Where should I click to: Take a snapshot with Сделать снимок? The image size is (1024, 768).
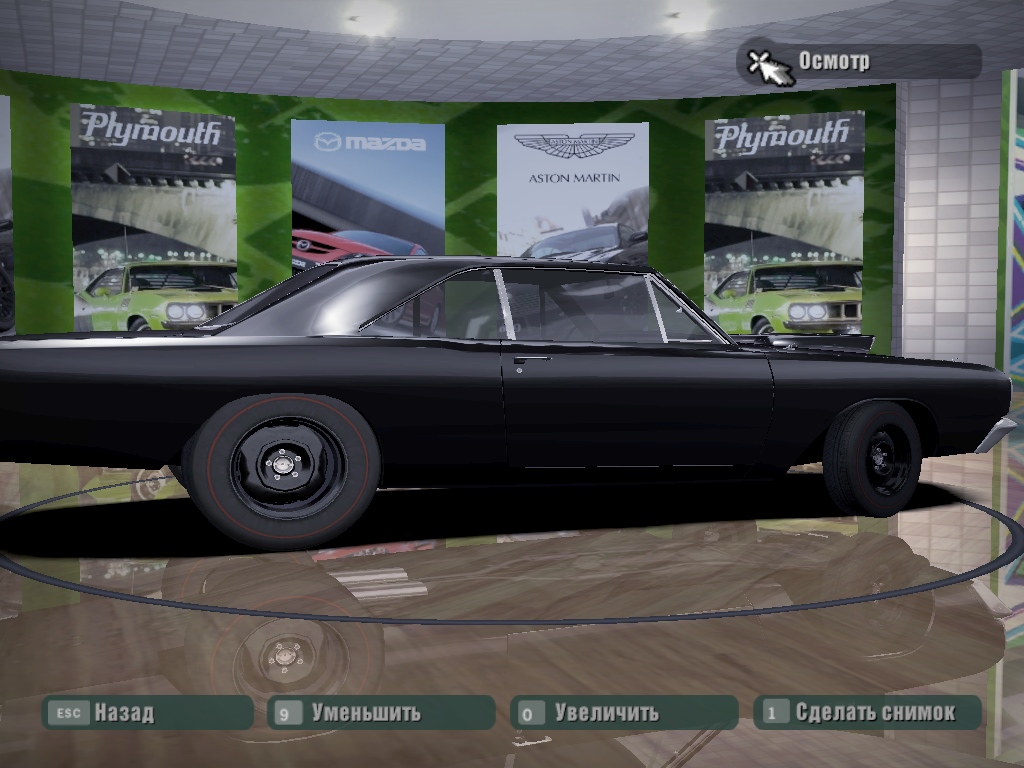pos(866,713)
